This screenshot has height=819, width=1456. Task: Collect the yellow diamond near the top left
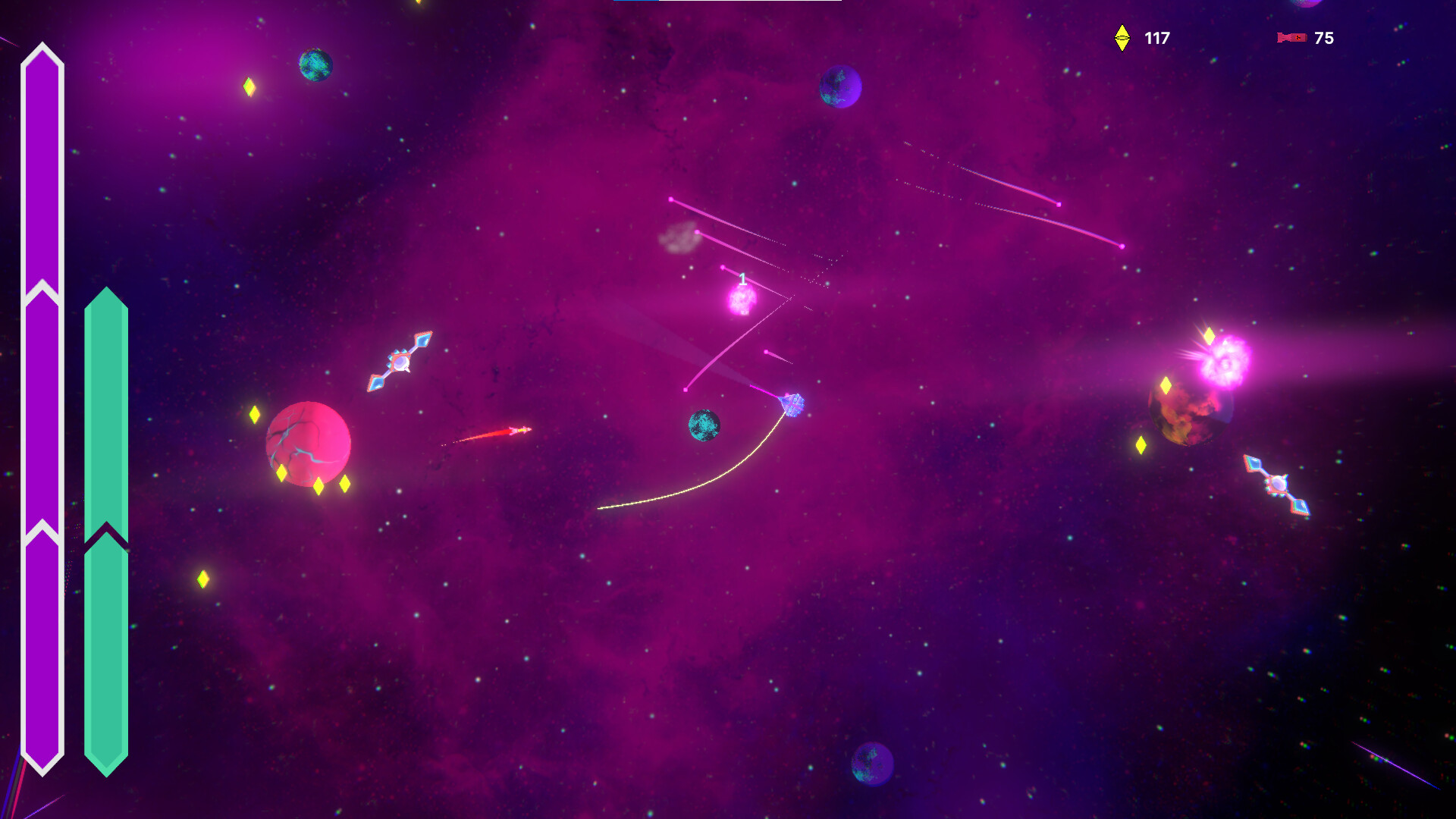click(249, 86)
